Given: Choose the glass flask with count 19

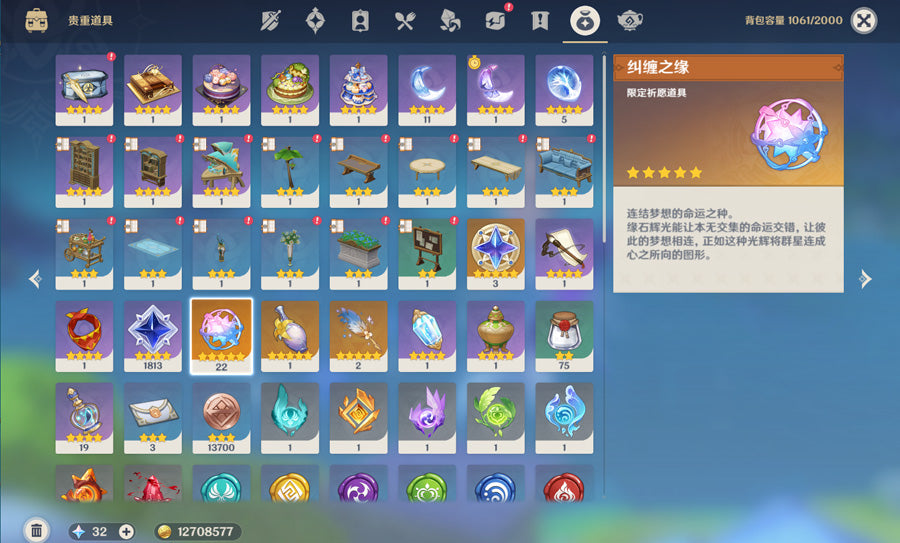Looking at the screenshot, I should 84,417.
